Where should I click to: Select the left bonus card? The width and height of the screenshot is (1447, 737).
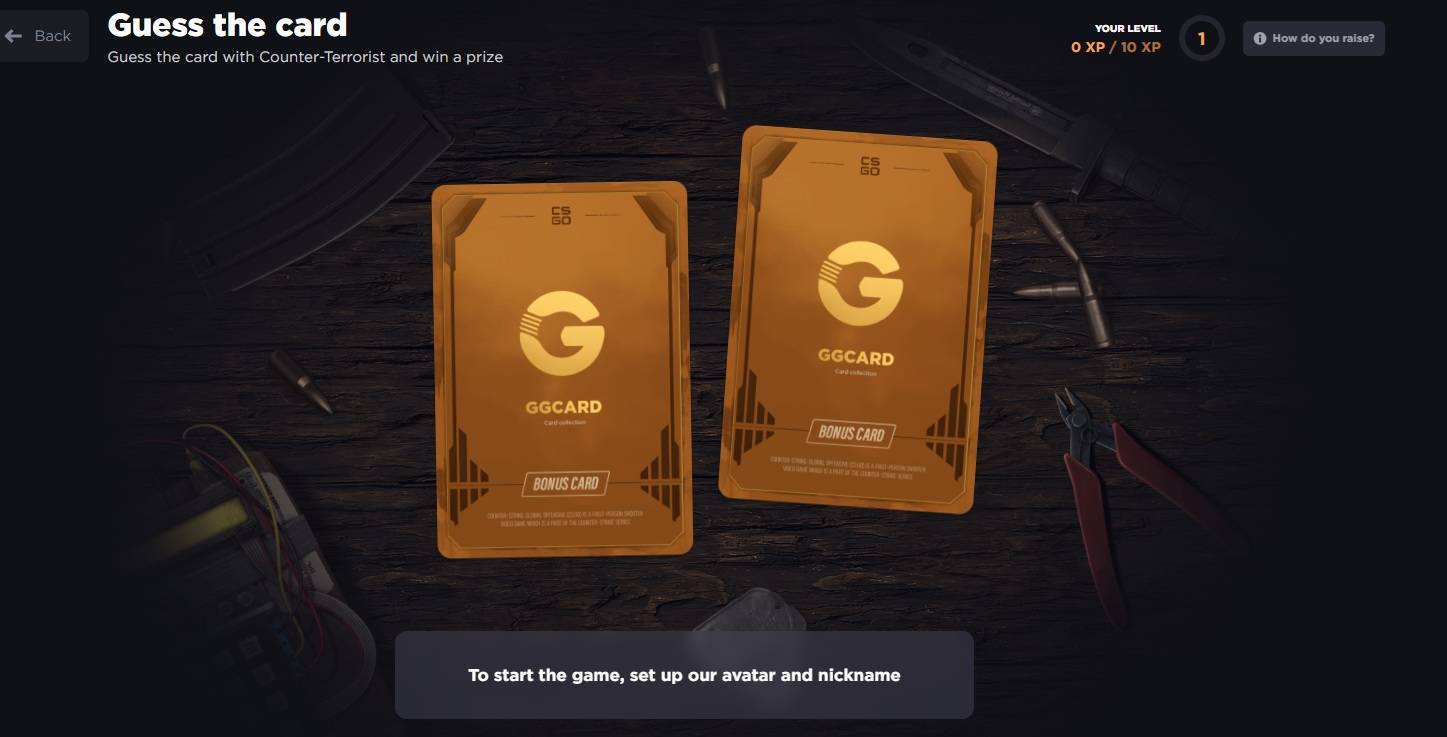pos(563,370)
